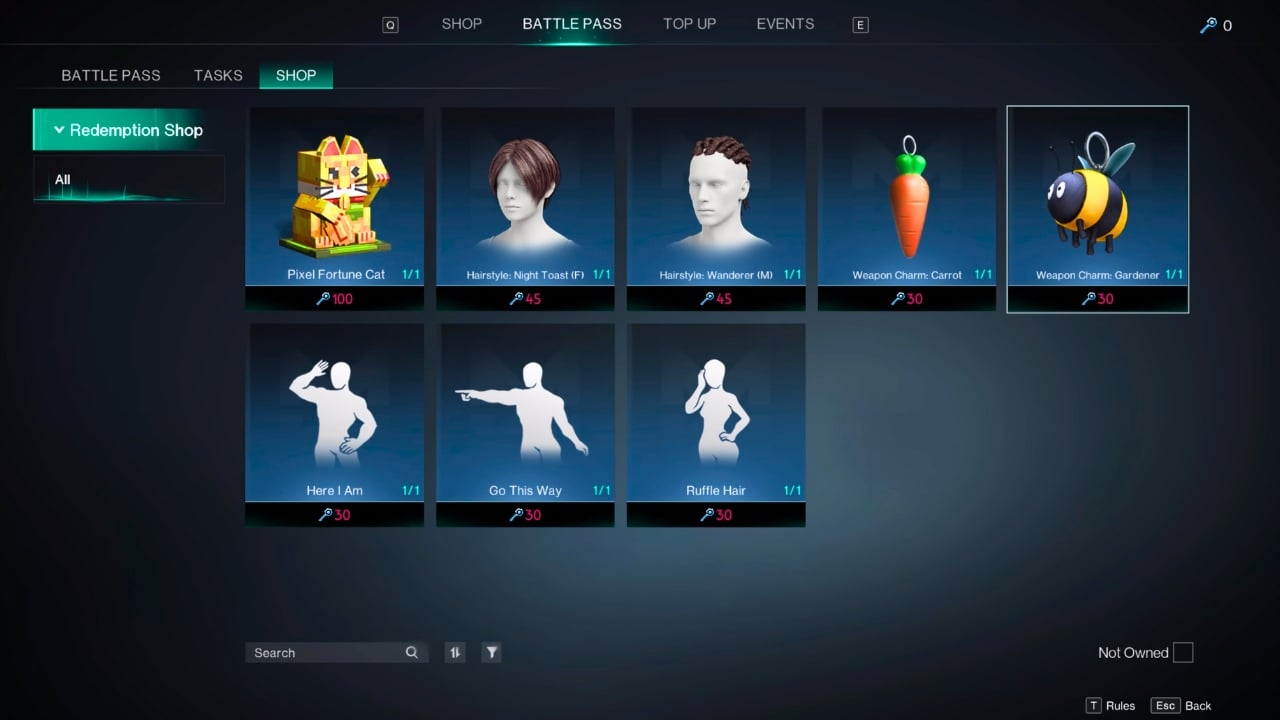Switch to the TASKS tab
Viewport: 1280px width, 720px height.
[217, 75]
